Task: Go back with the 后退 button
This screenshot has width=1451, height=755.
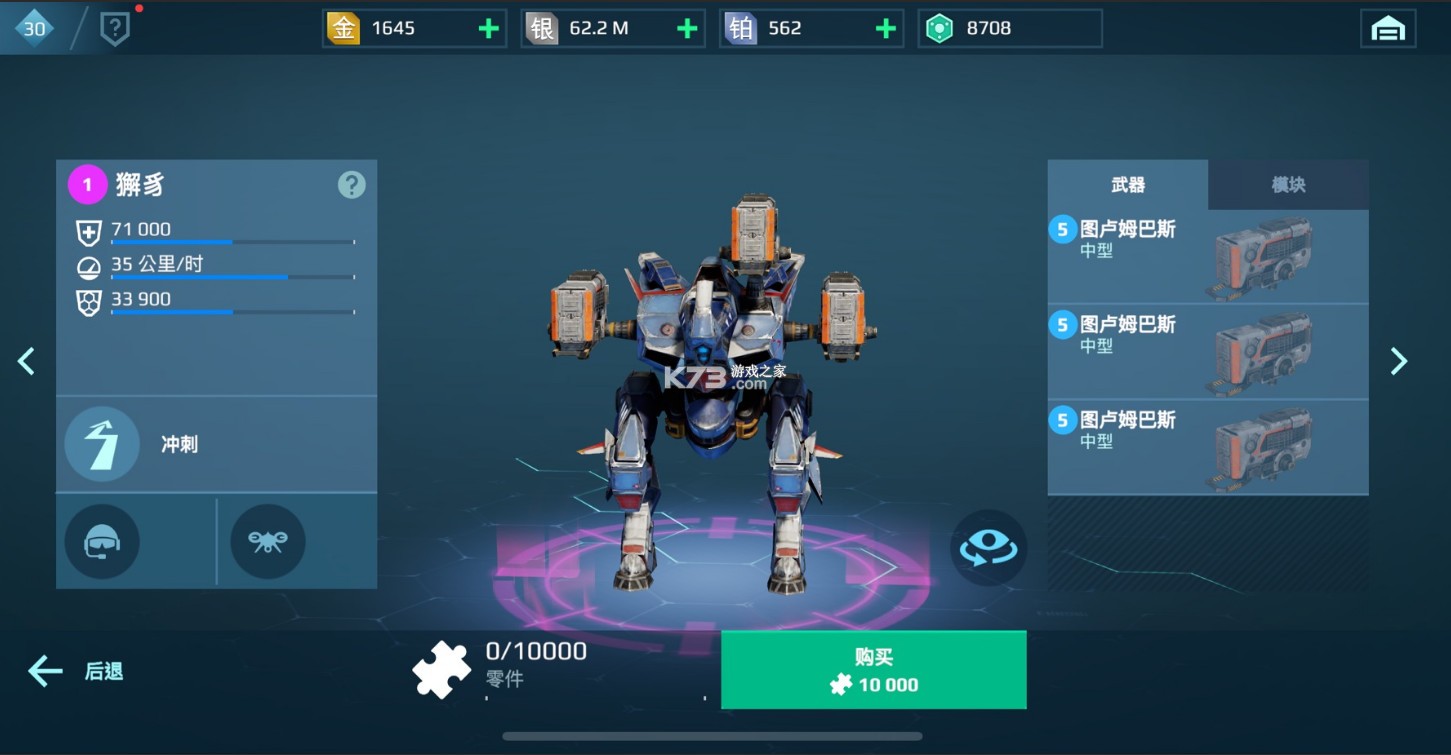Action: [76, 671]
